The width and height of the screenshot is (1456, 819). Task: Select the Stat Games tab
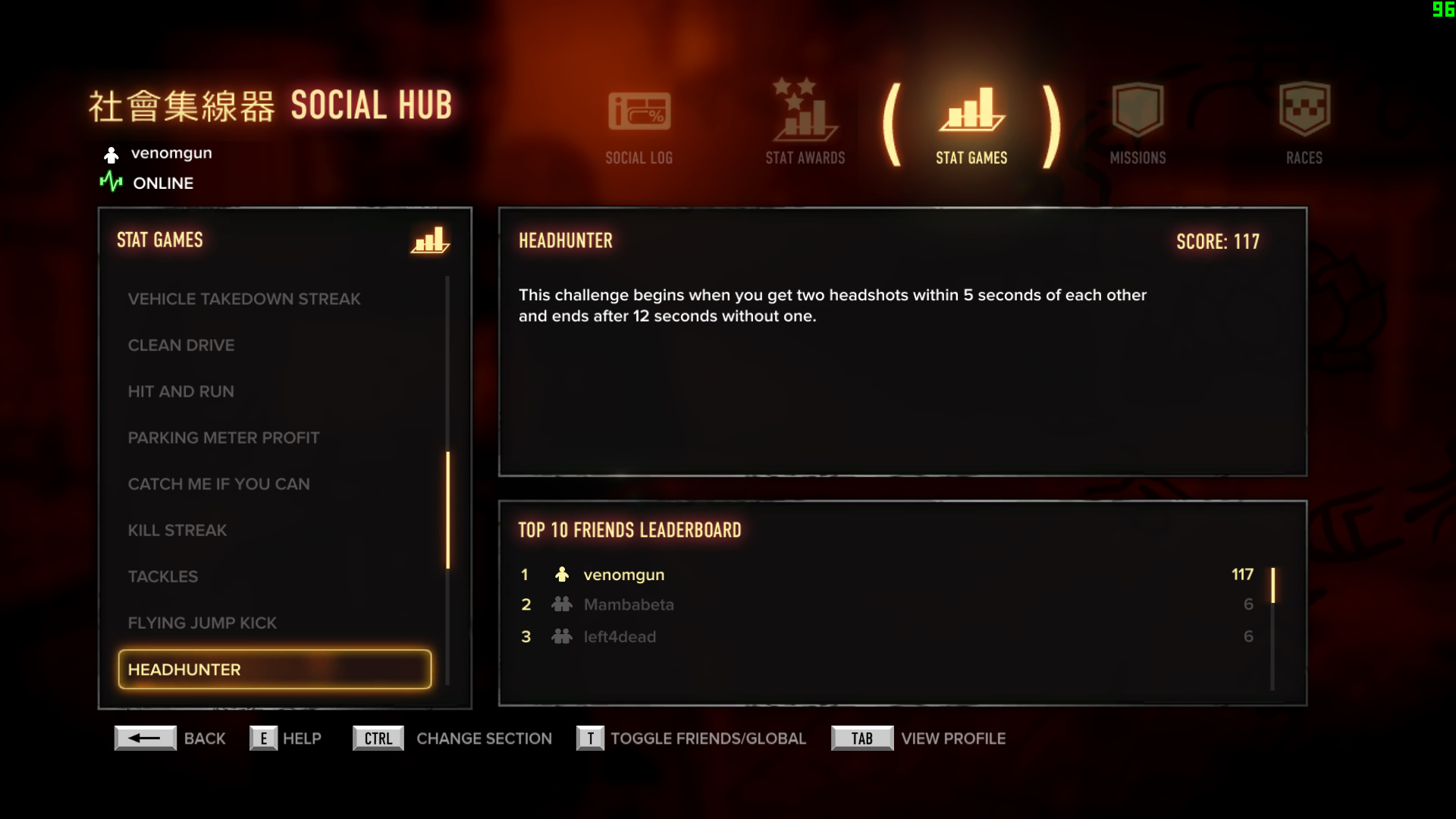point(971,126)
